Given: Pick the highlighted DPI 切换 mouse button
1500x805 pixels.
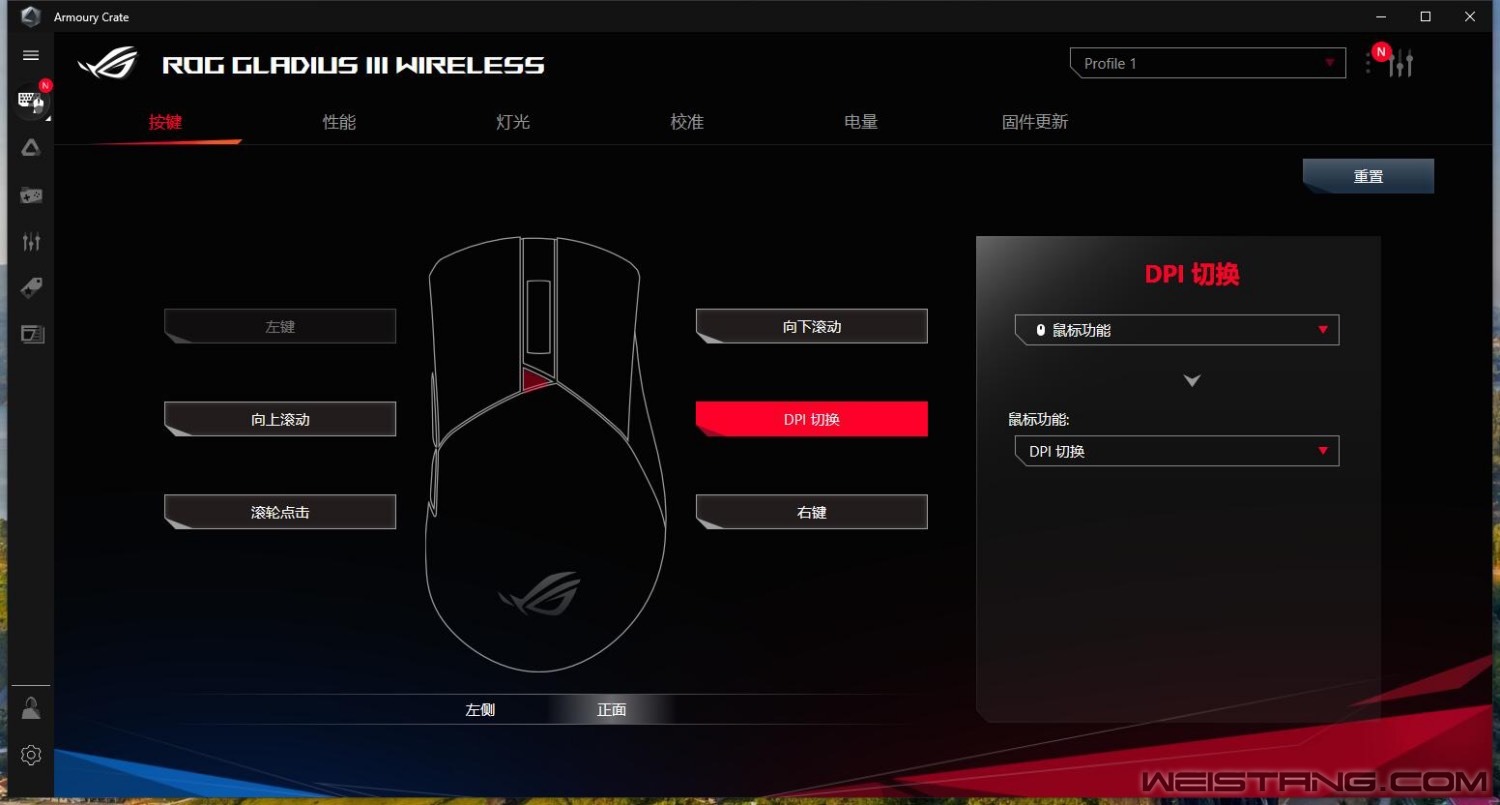Looking at the screenshot, I should coord(812,419).
